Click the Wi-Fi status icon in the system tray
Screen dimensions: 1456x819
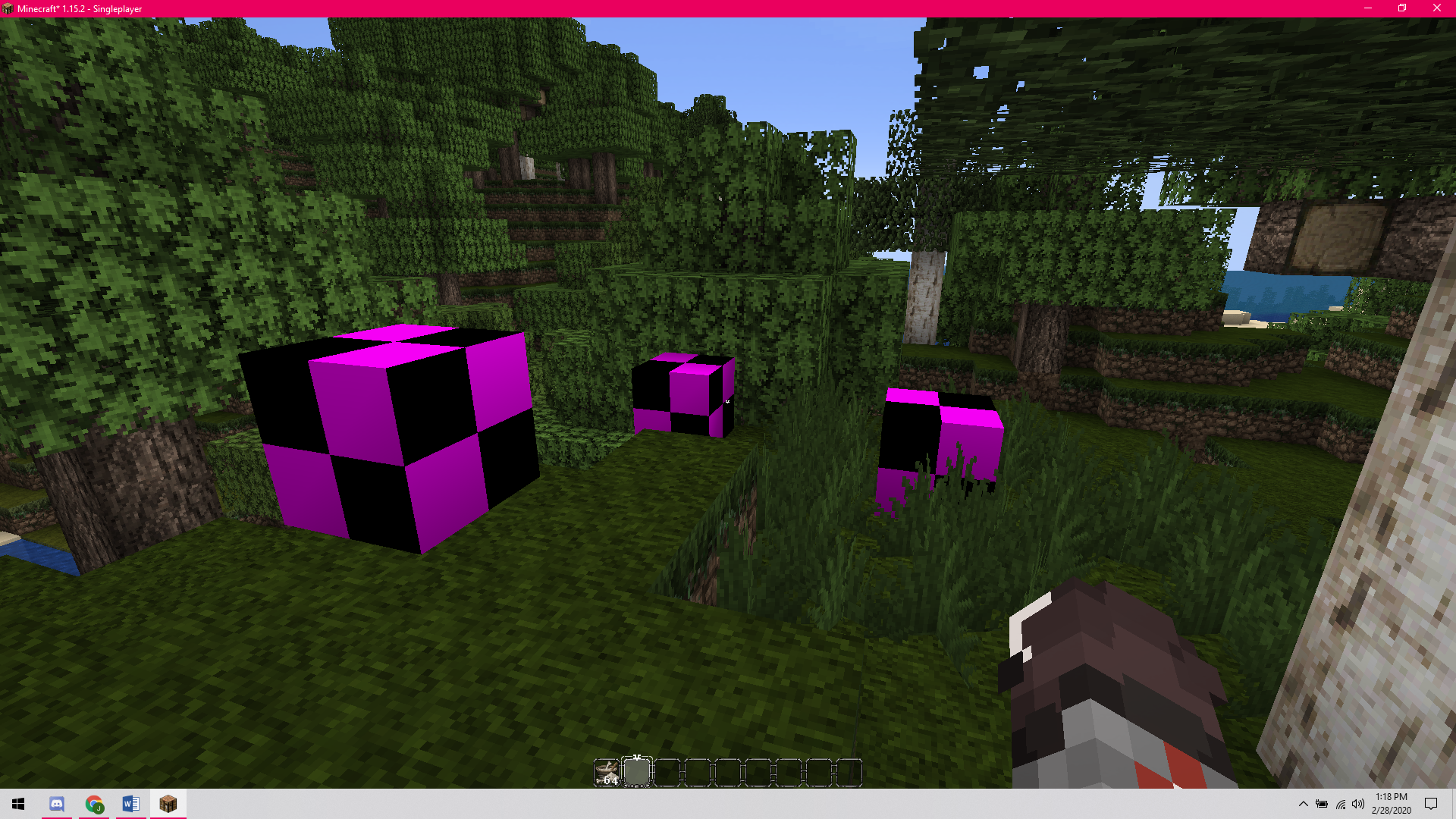click(1341, 804)
